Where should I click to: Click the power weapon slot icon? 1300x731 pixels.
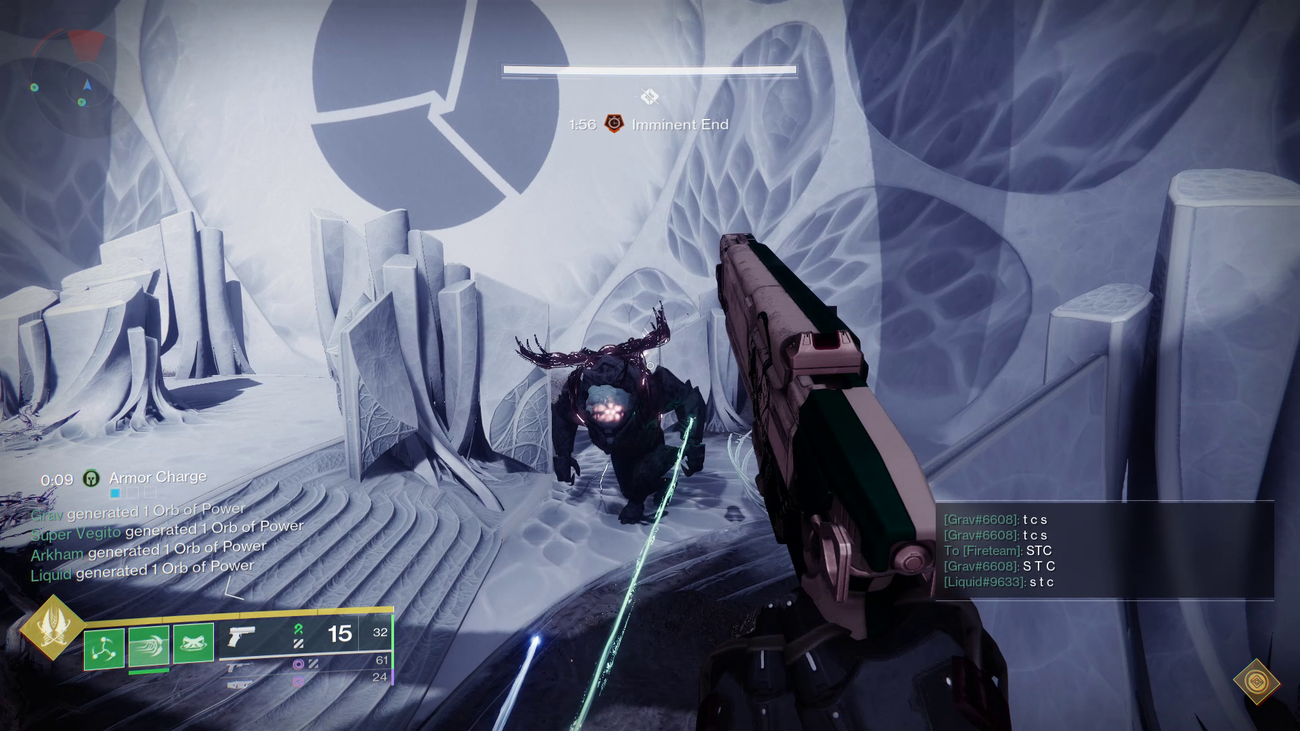coord(240,684)
